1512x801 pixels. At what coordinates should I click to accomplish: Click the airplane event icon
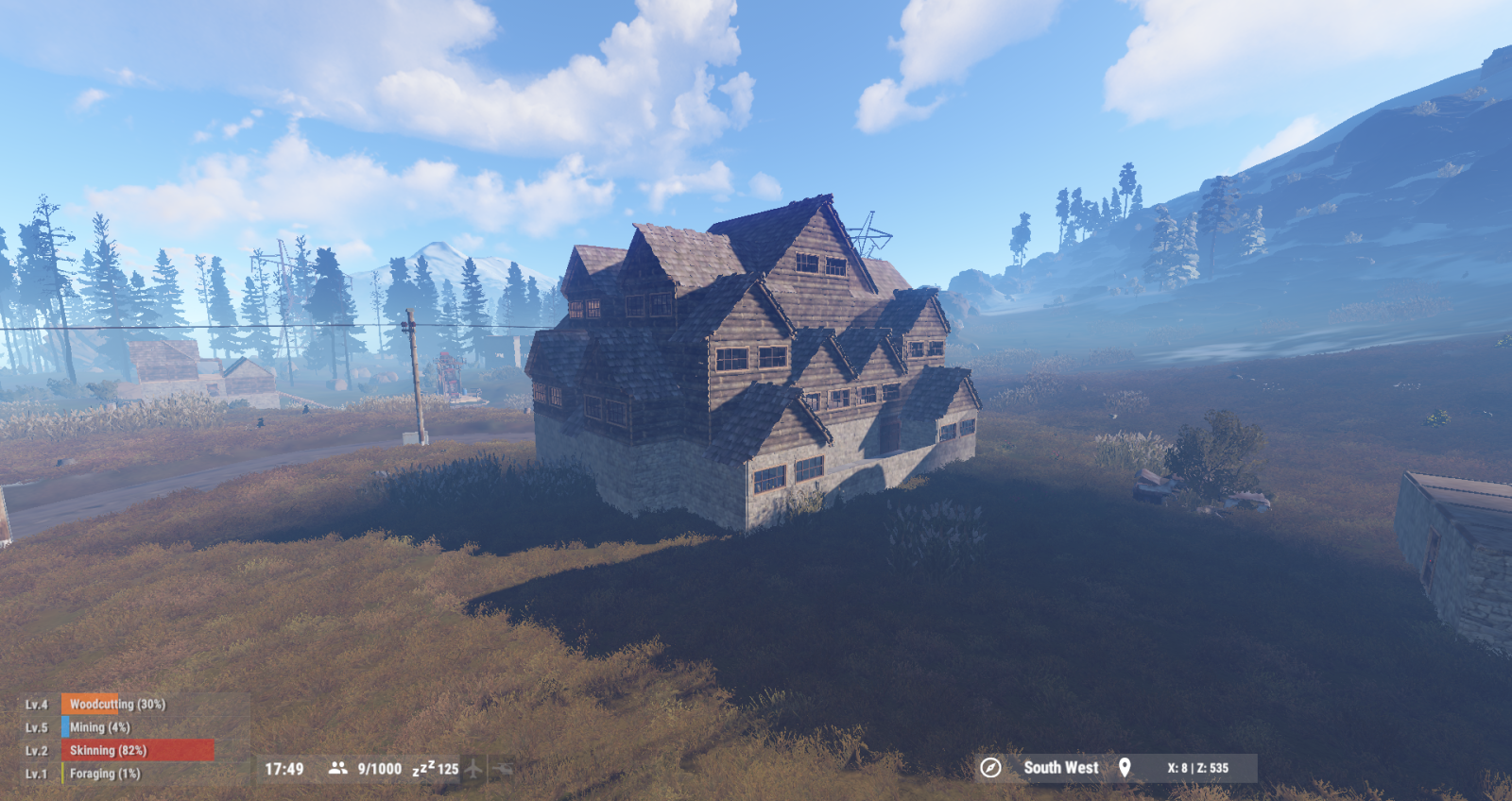pyautogui.click(x=474, y=769)
